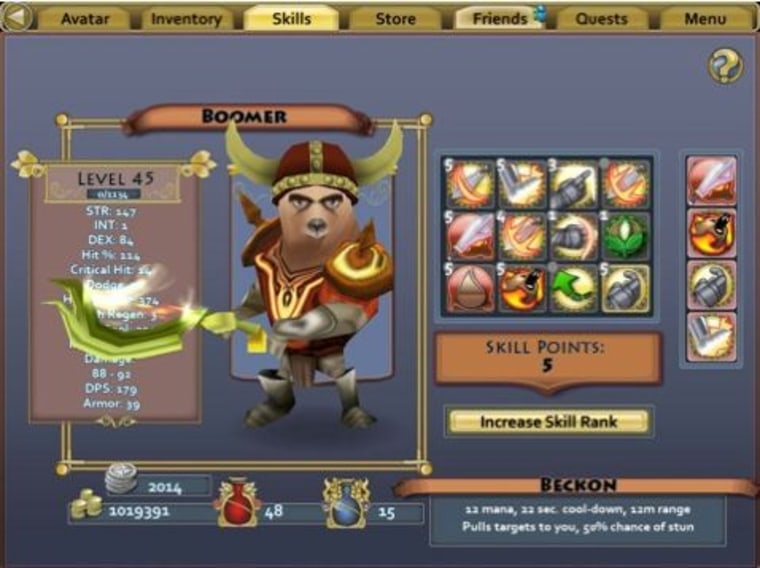Switch to the Inventory tab
The height and width of the screenshot is (568, 760).
pos(186,18)
